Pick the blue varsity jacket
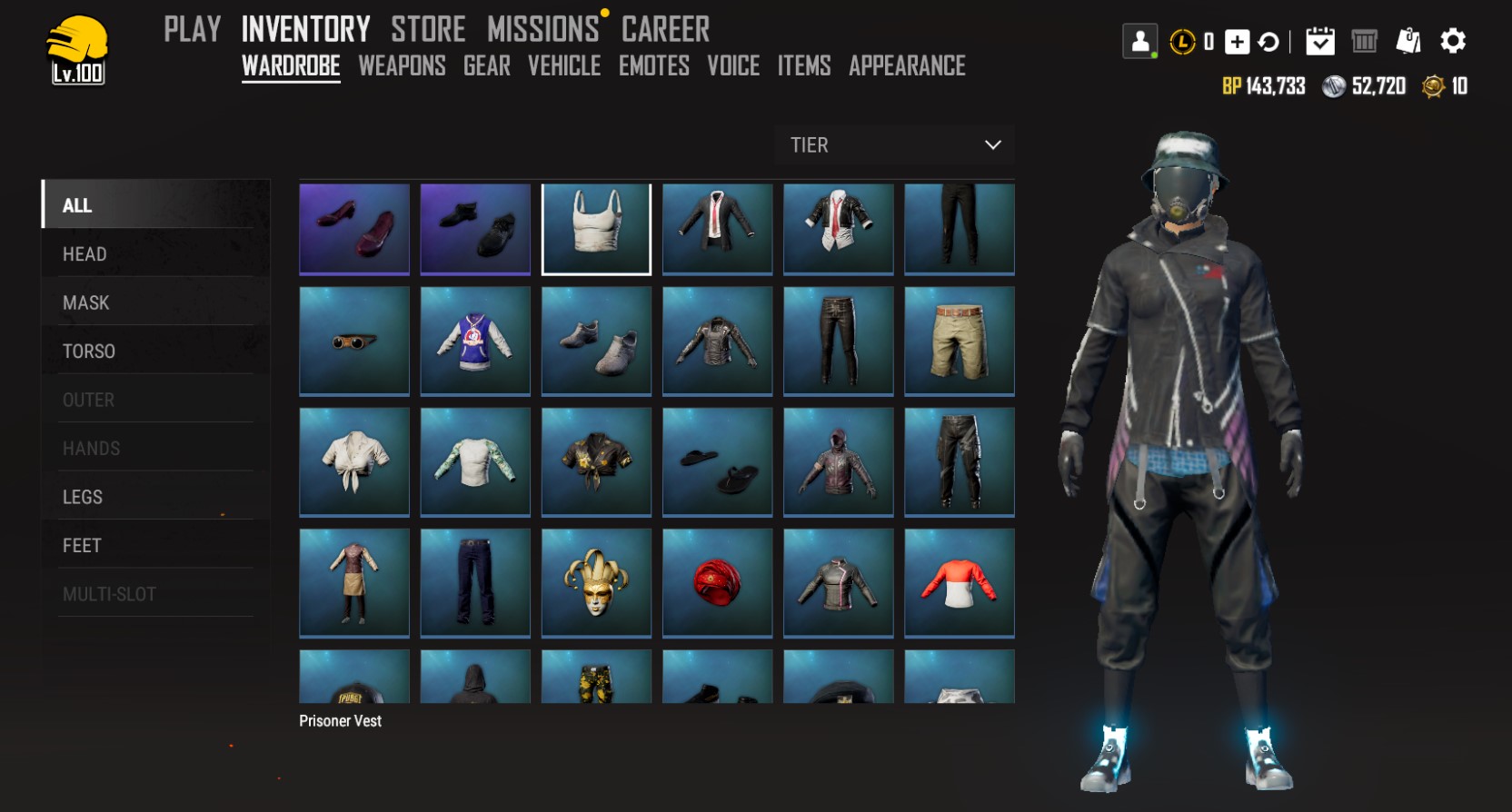1512x812 pixels. click(x=475, y=341)
